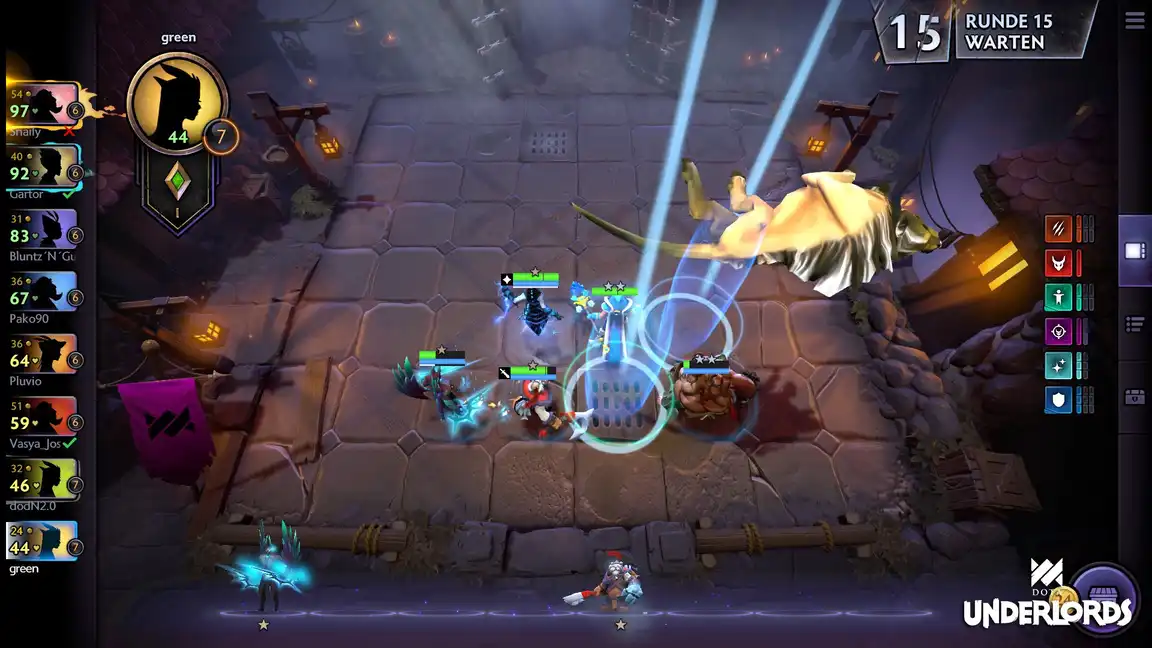The width and height of the screenshot is (1152, 648).
Task: Inspect the purple crosshair alliance icon
Action: (1058, 331)
